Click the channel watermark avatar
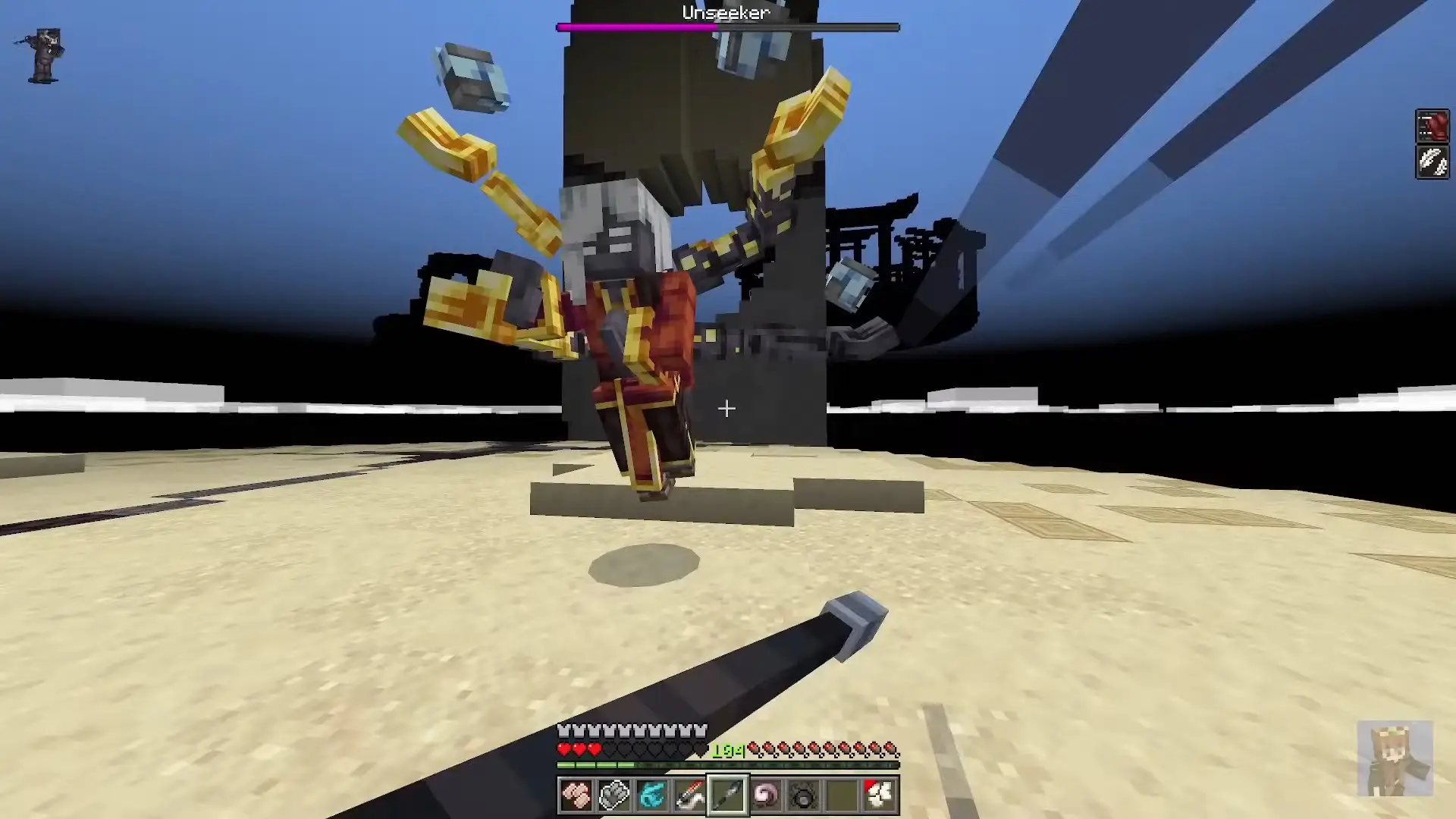 point(1395,758)
